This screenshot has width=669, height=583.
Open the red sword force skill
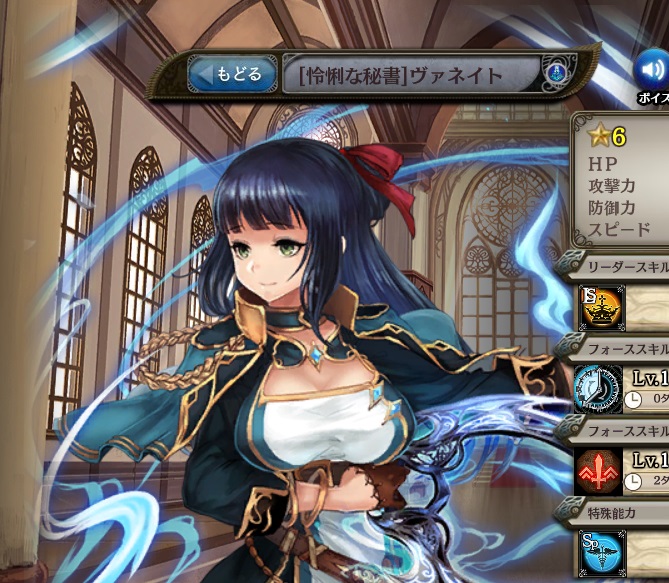point(599,470)
